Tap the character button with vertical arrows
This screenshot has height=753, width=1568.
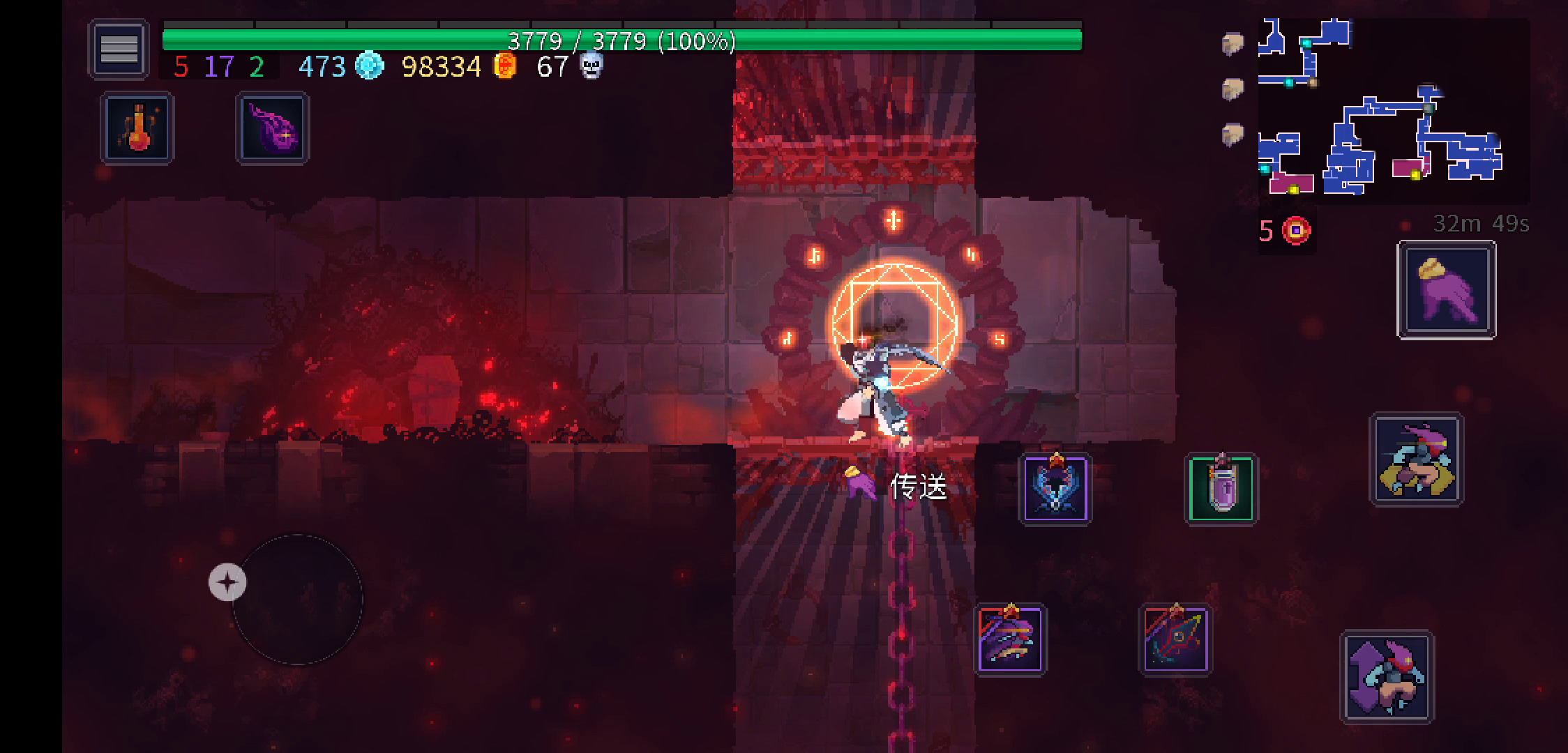coord(1387,677)
